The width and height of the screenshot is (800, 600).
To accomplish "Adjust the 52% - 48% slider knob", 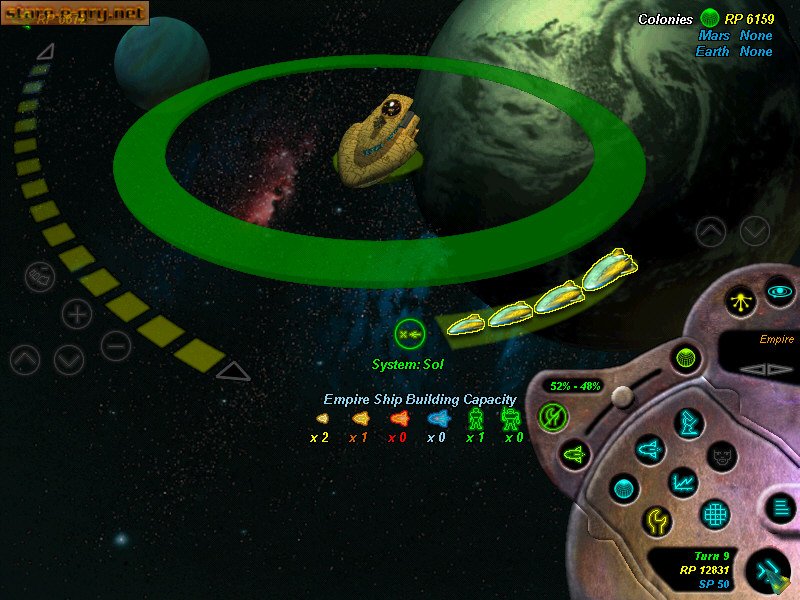I will pos(620,395).
